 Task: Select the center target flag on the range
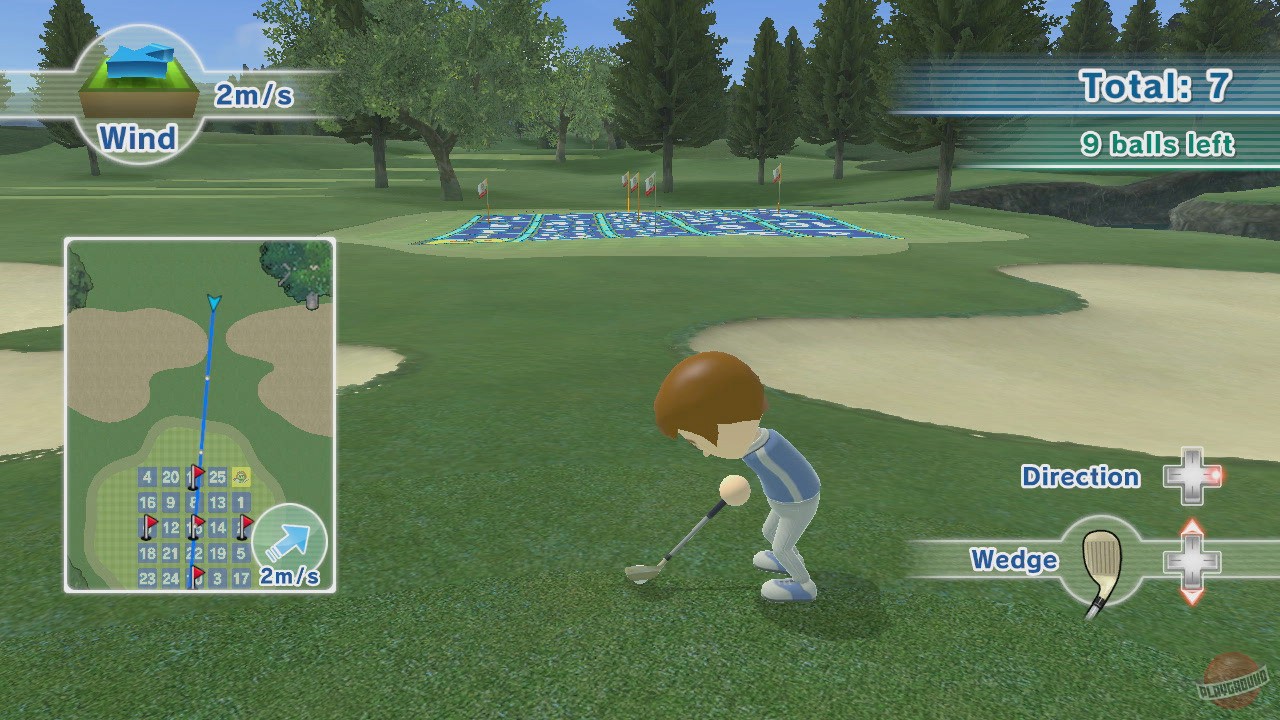tap(651, 185)
